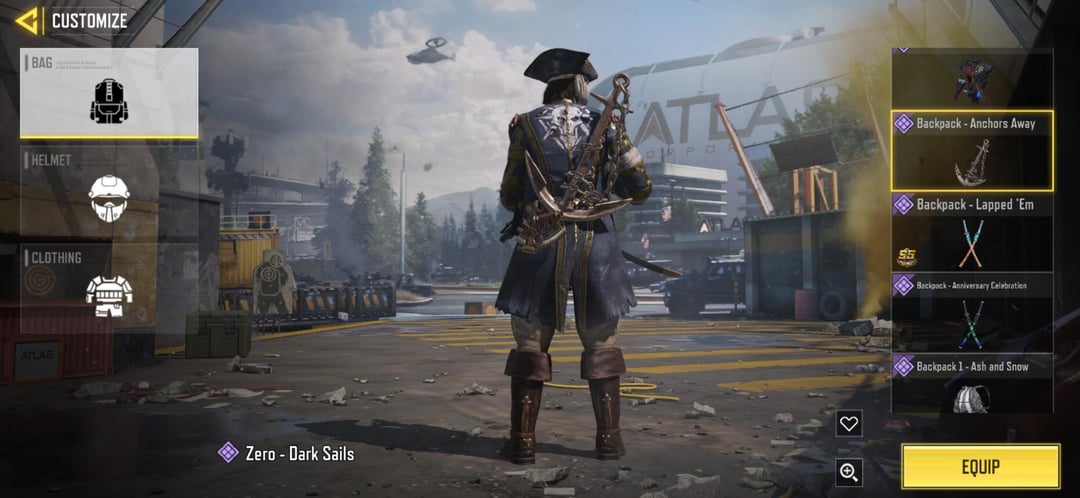The height and width of the screenshot is (498, 1080).
Task: Equip the selected backpack
Action: [x=980, y=466]
